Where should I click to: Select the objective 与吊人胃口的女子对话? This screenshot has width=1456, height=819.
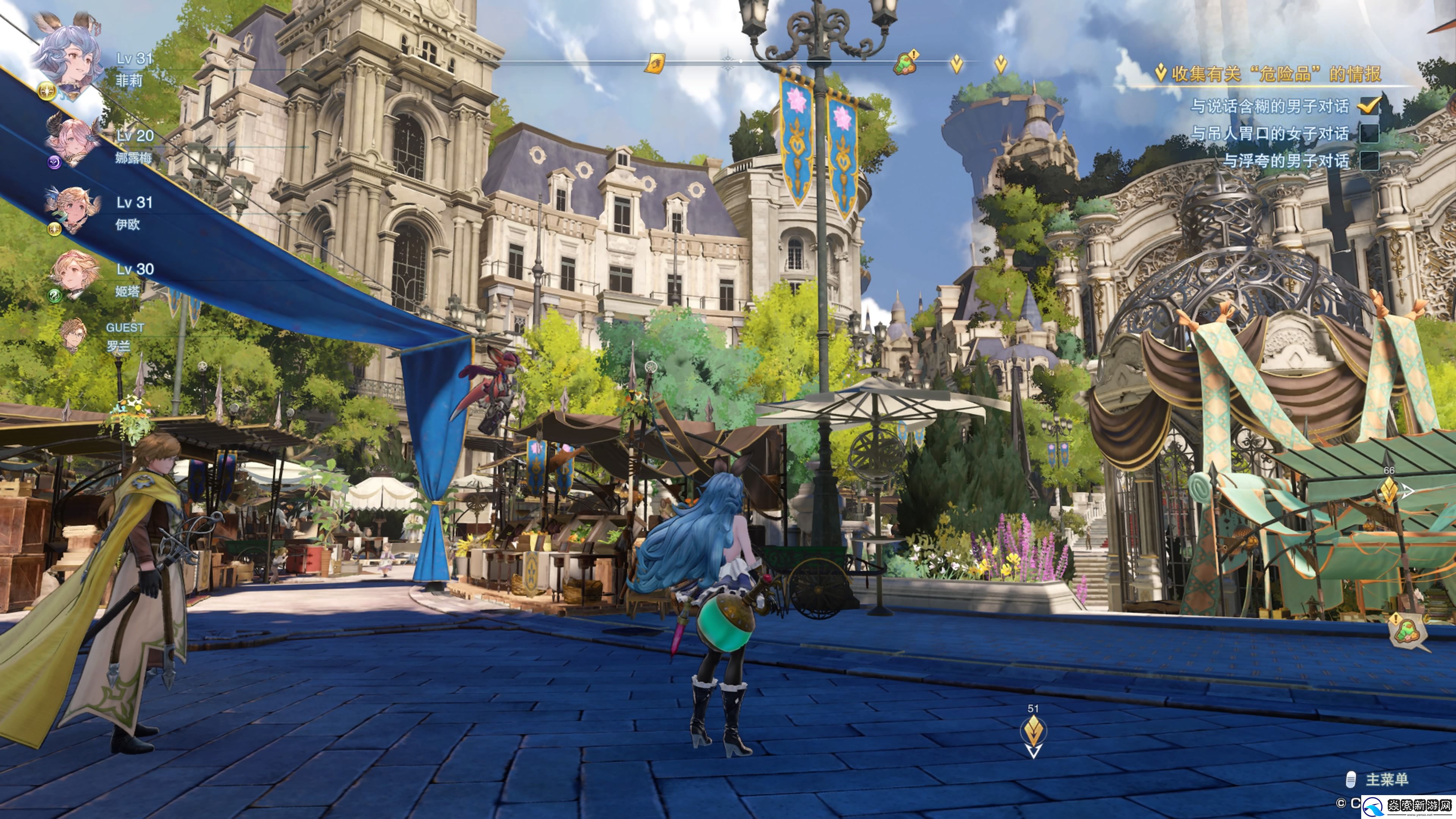pos(1269,133)
